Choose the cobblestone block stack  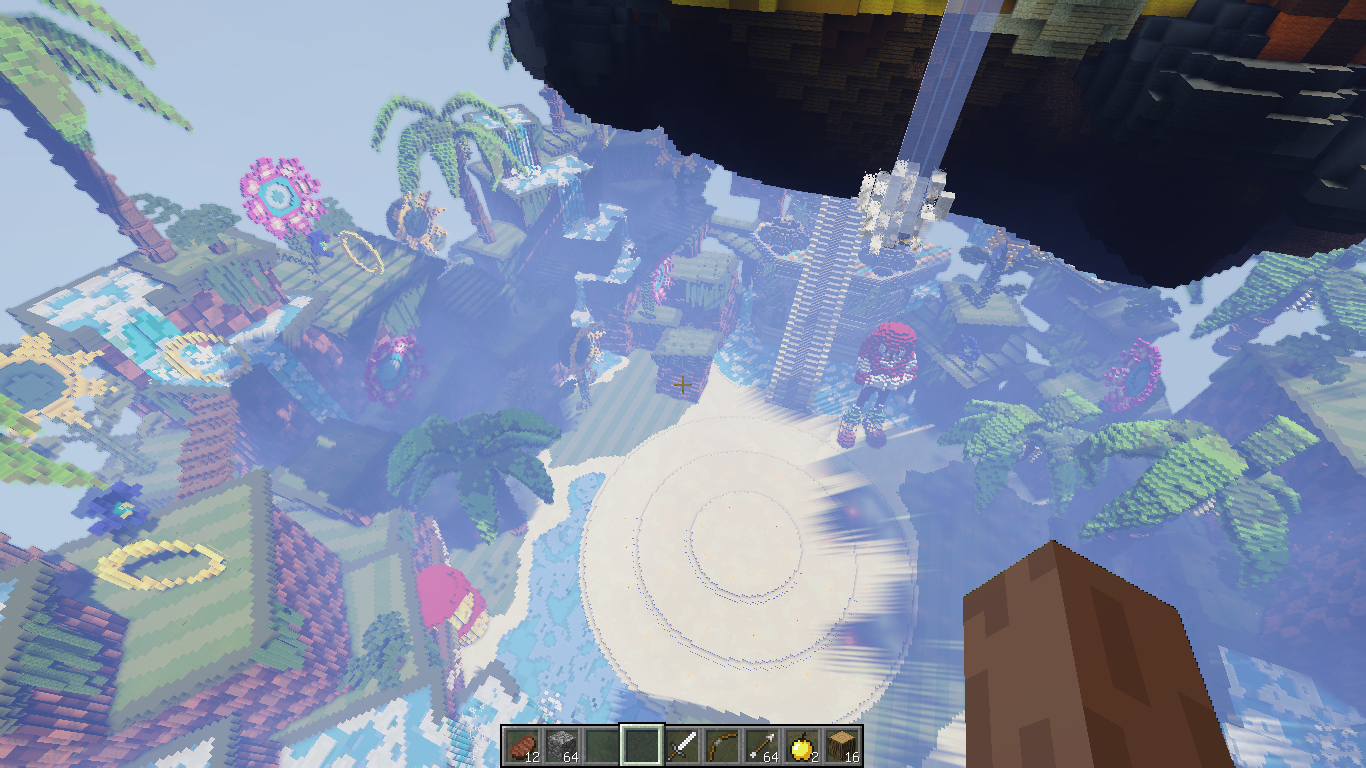562,745
